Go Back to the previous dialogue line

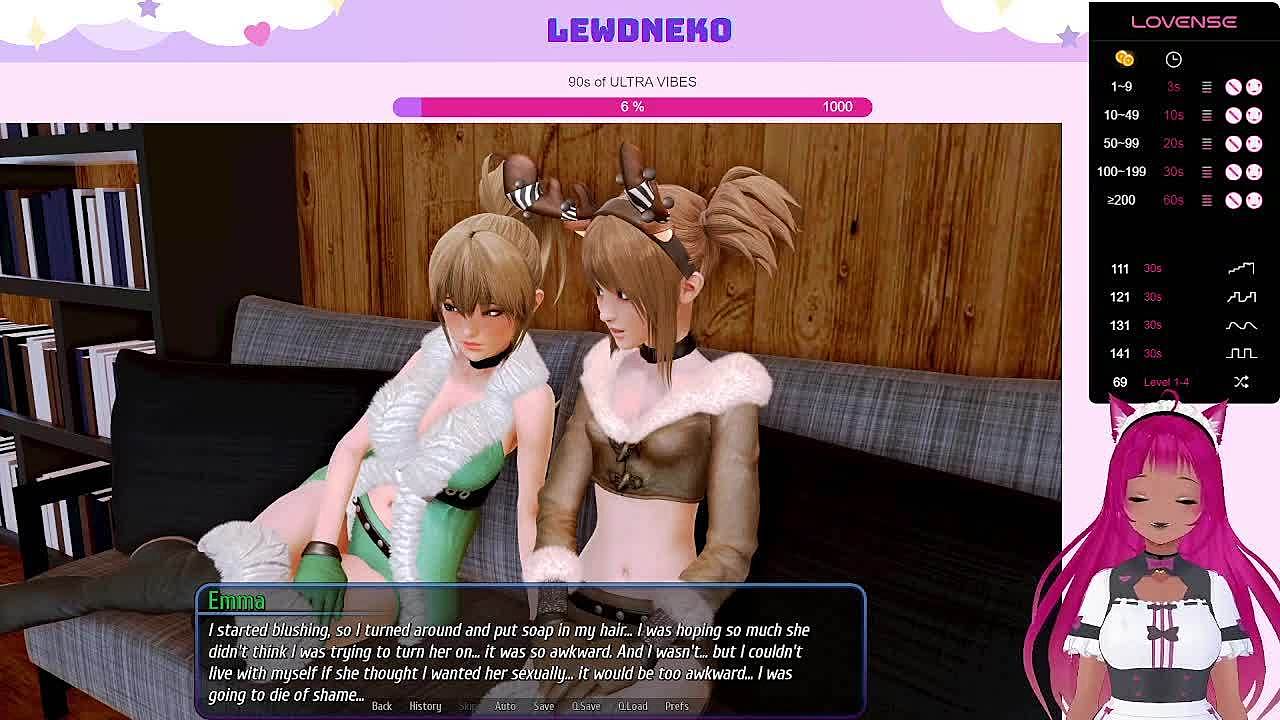click(382, 706)
